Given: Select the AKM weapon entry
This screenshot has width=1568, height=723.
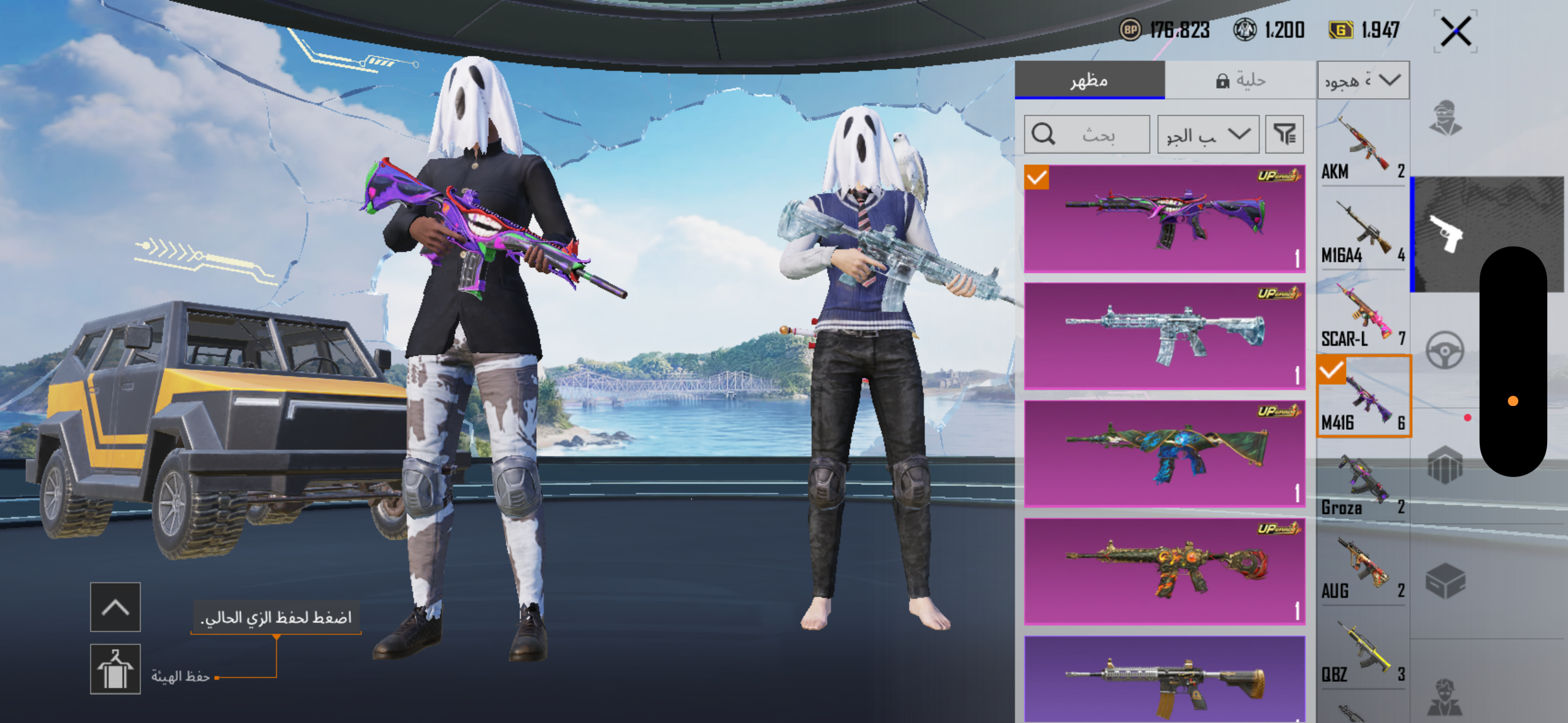Looking at the screenshot, I should pos(1362,148).
